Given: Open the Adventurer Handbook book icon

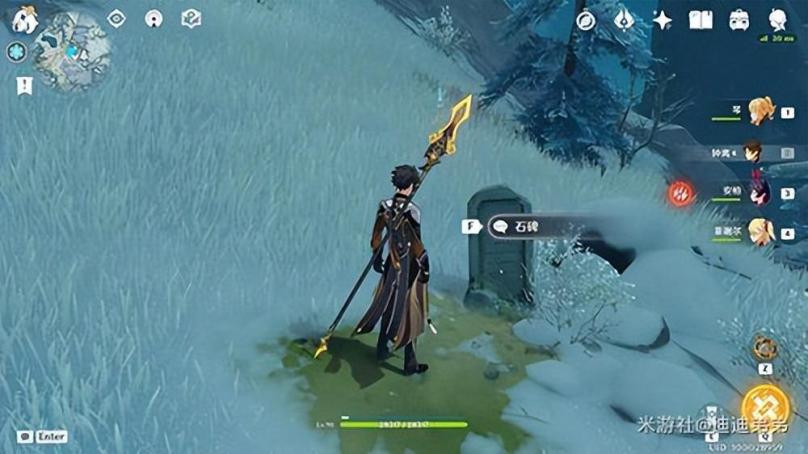Looking at the screenshot, I should [701, 20].
